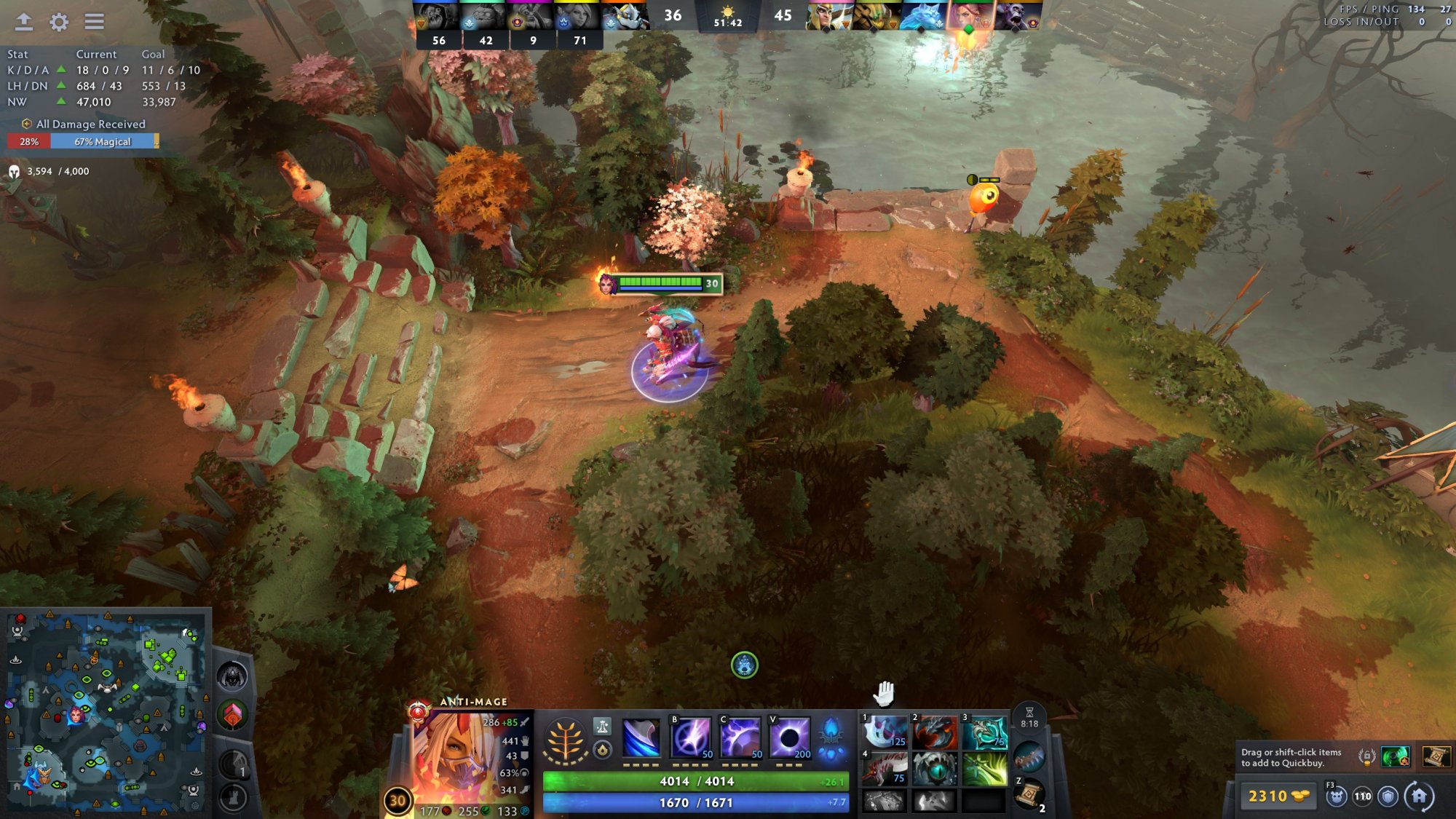Open the shop via the gold counter

click(x=1277, y=796)
